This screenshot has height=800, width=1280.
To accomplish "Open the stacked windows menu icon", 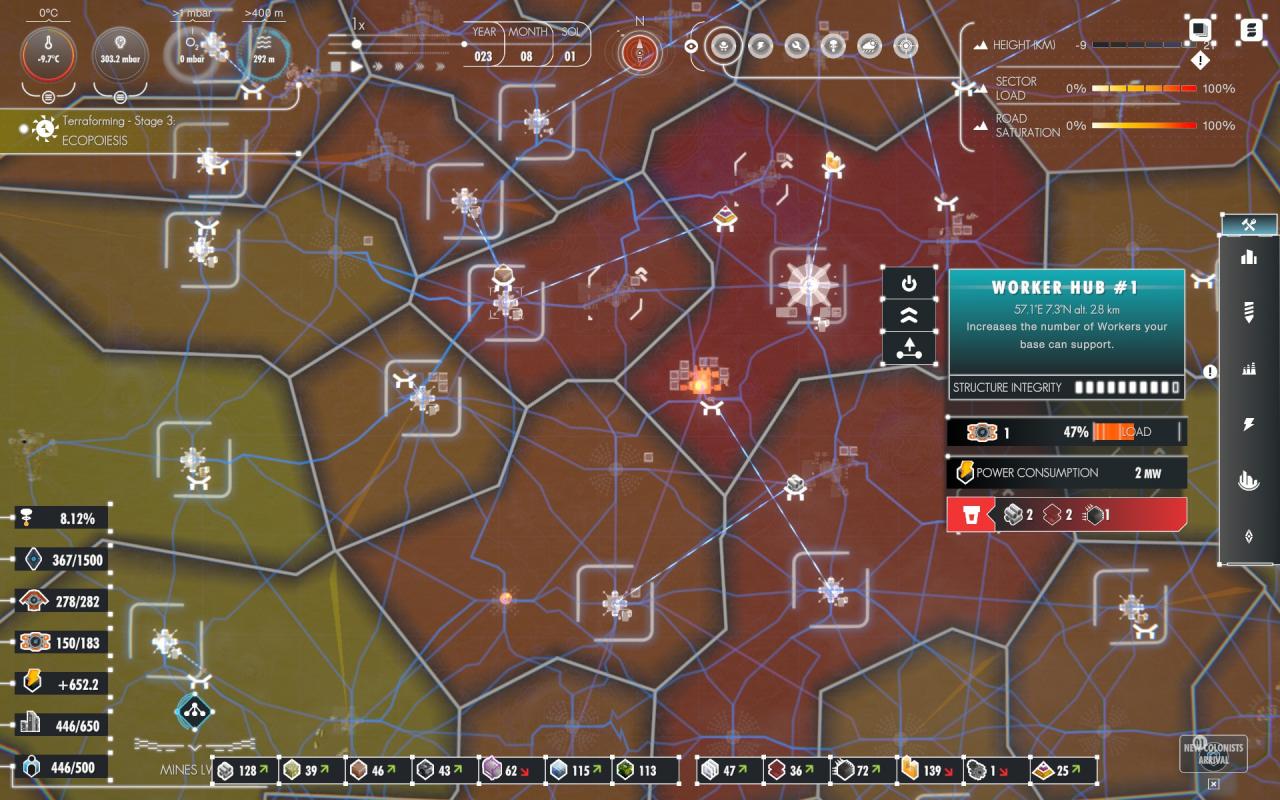I will point(1200,29).
